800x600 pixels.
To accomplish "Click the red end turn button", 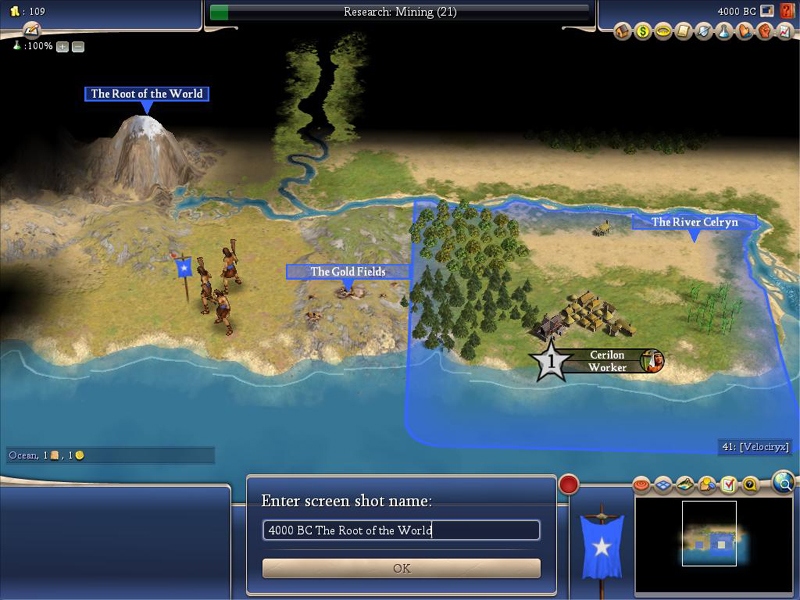I will pos(569,485).
